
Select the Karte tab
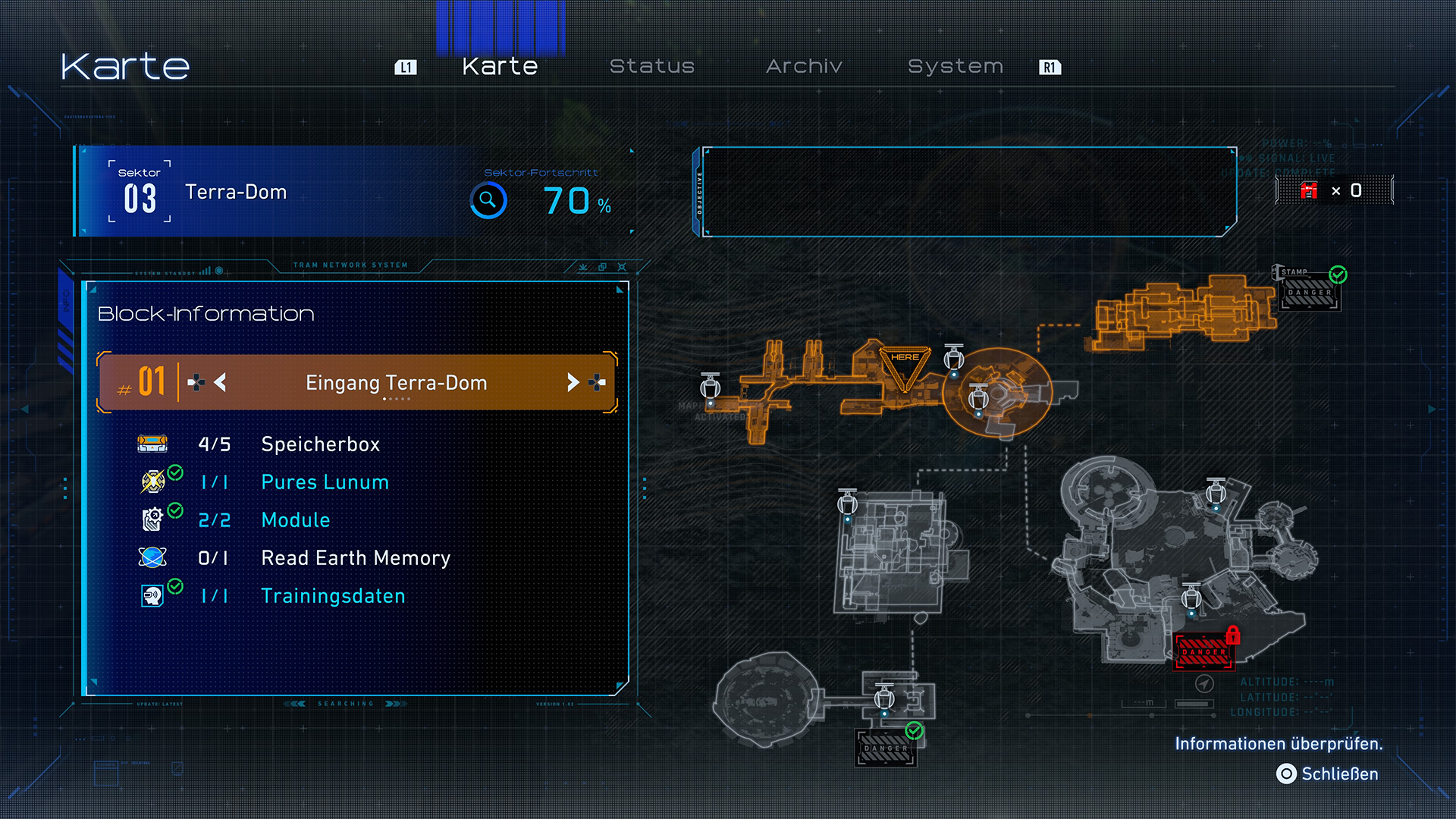click(x=500, y=67)
